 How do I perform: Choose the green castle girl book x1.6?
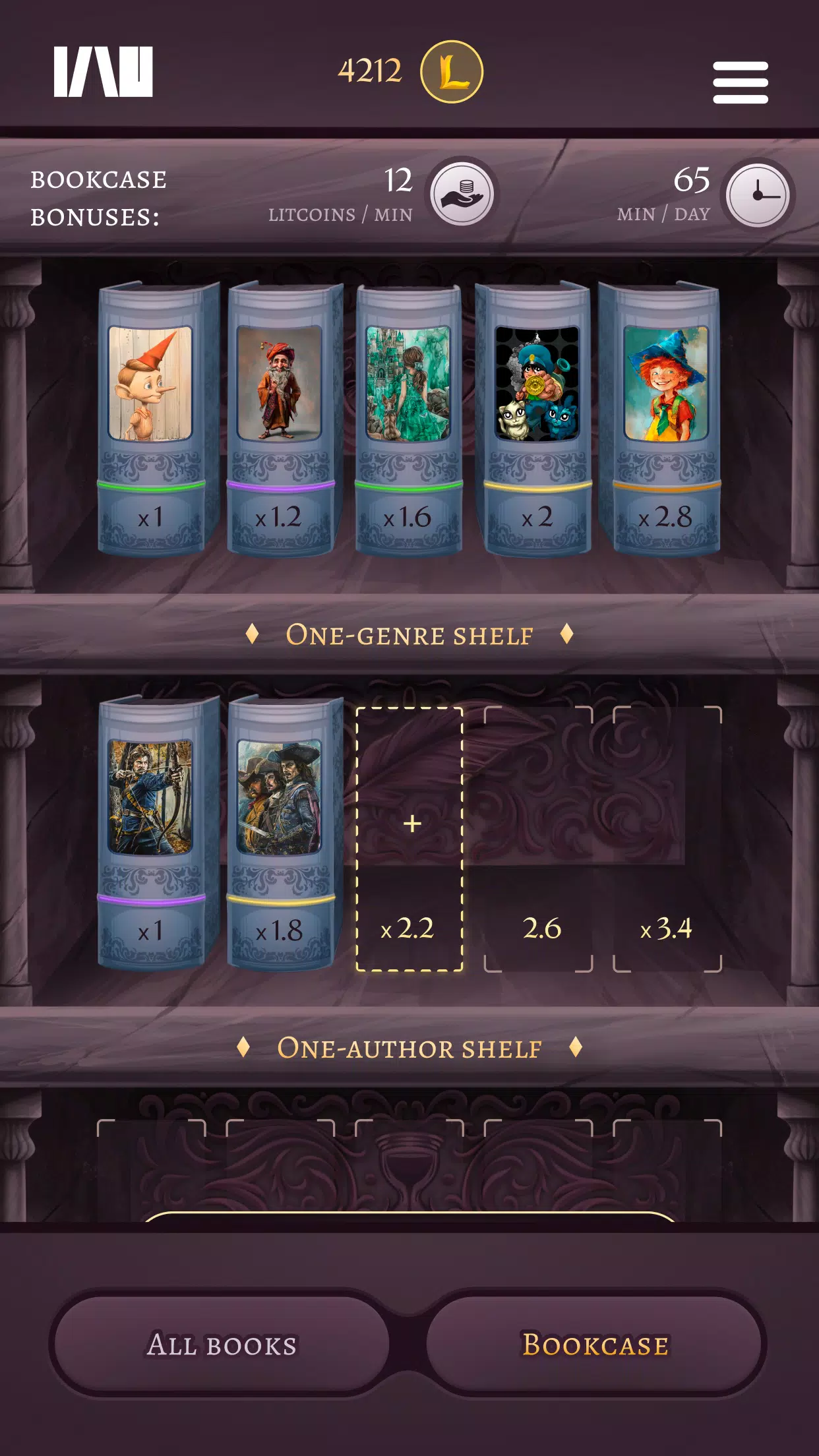pyautogui.click(x=408, y=419)
